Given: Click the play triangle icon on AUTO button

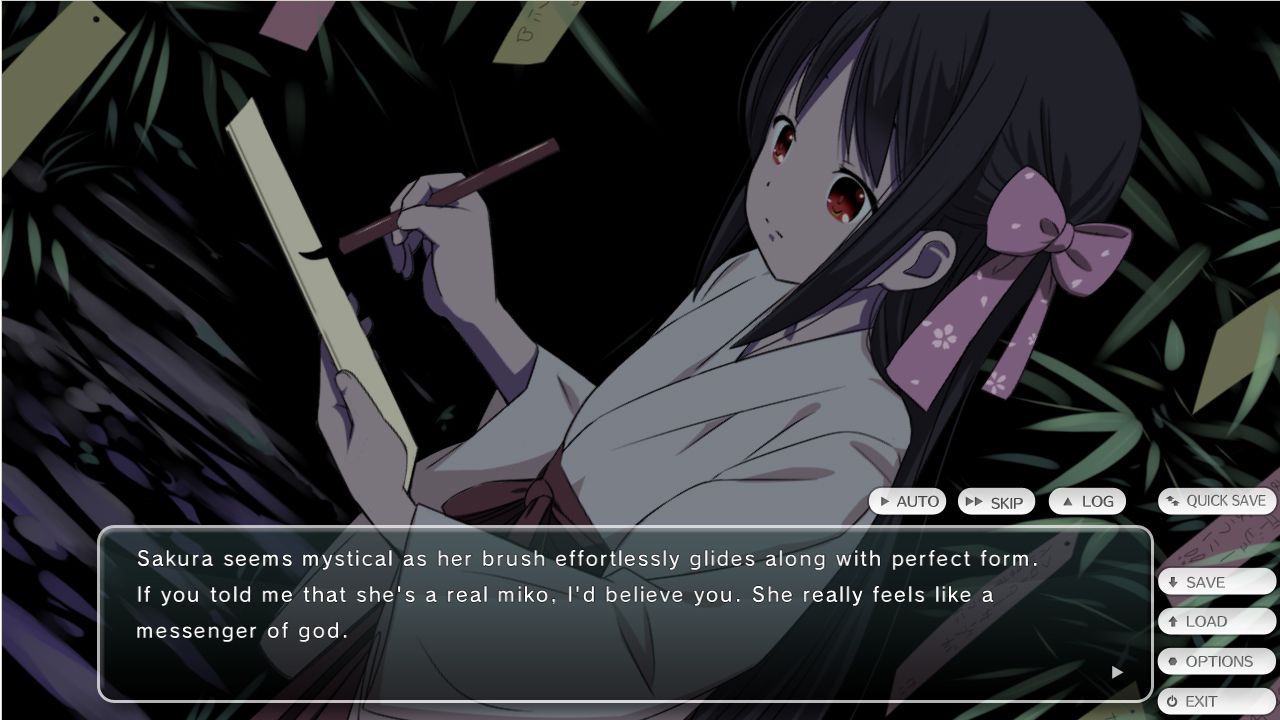Looking at the screenshot, I should [884, 501].
